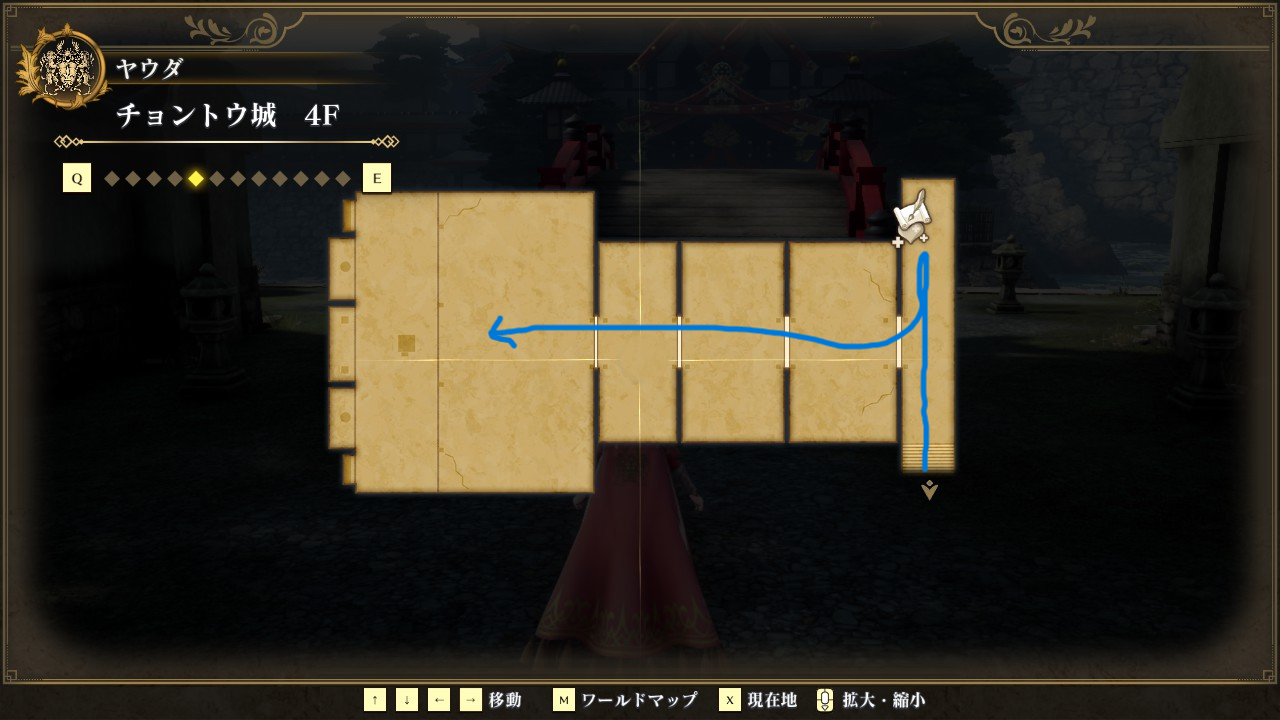Select the downward exit arrow marker

tap(929, 490)
